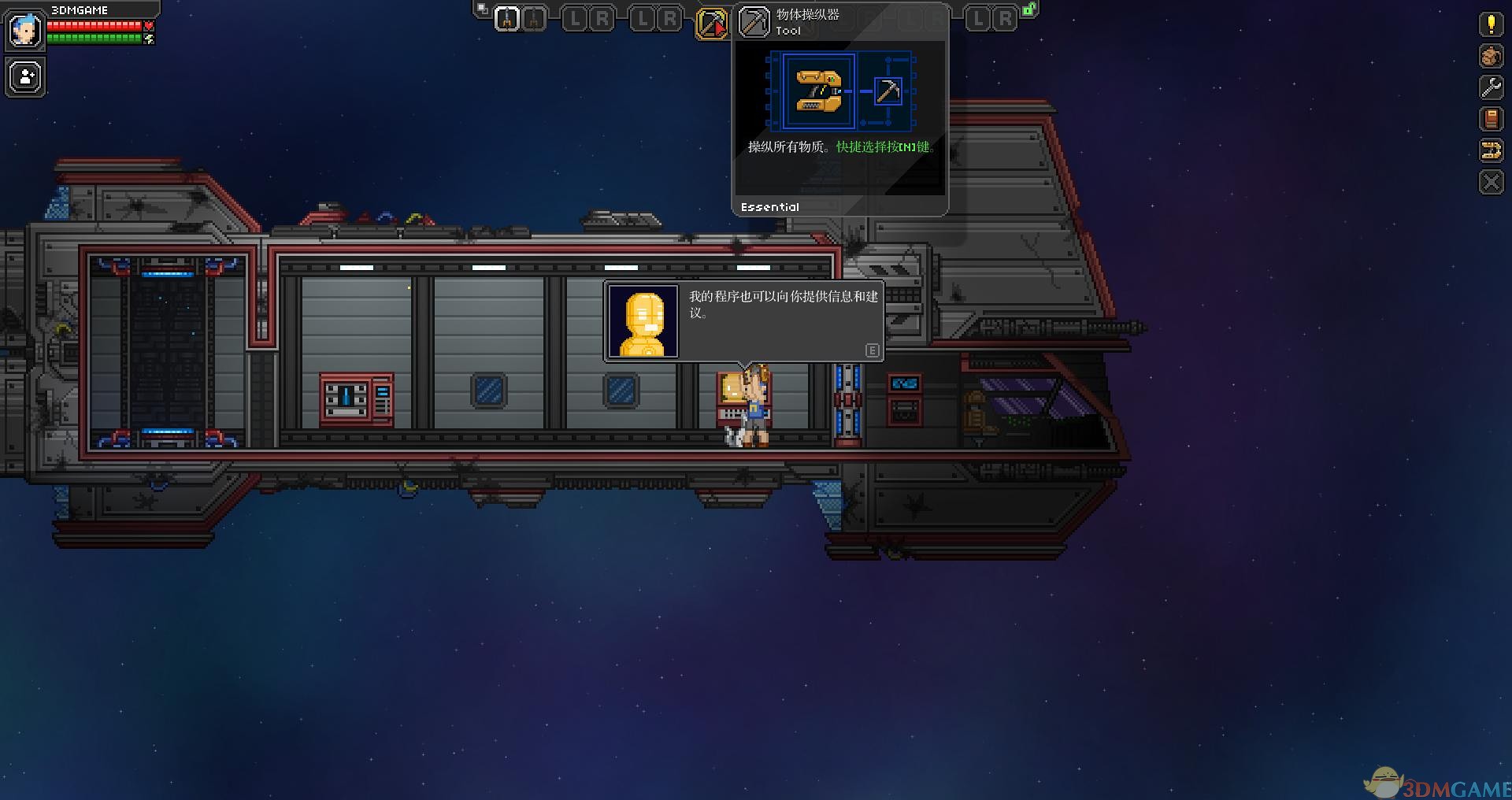Screen dimensions: 1512x800
Task: Advance the golden AI dialogue box
Action: click(872, 350)
